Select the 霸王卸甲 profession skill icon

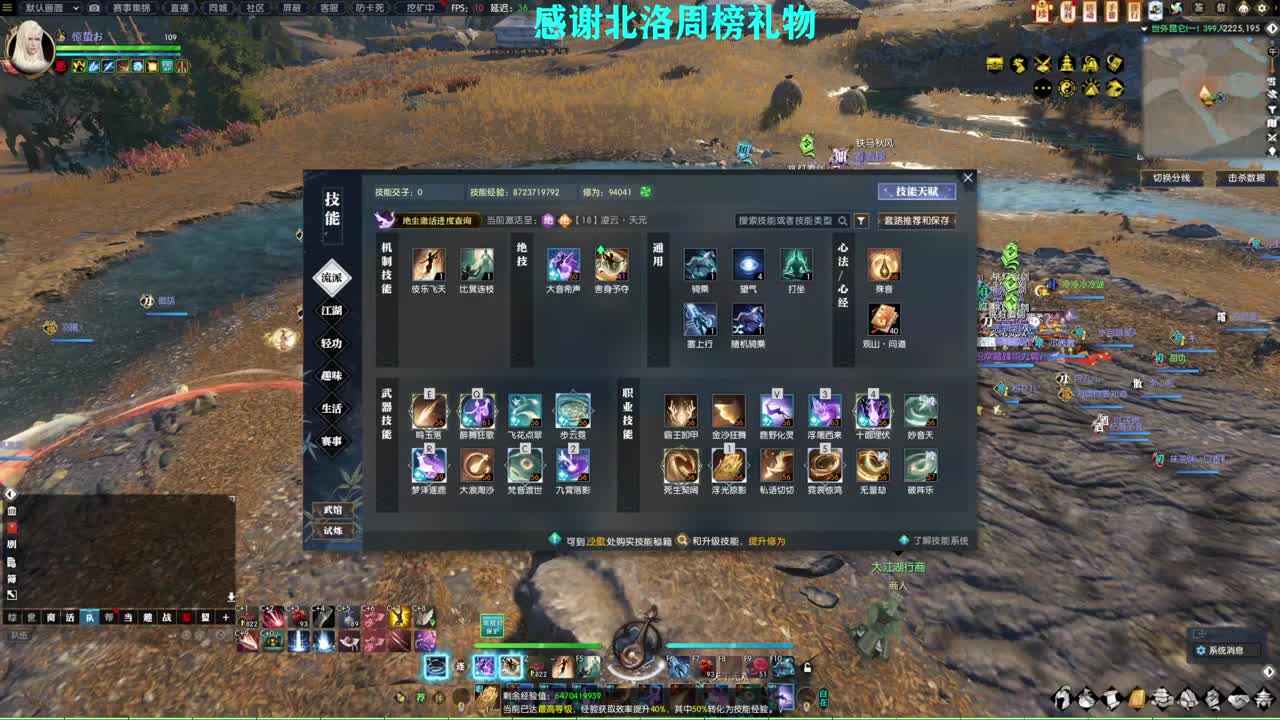pyautogui.click(x=680, y=412)
